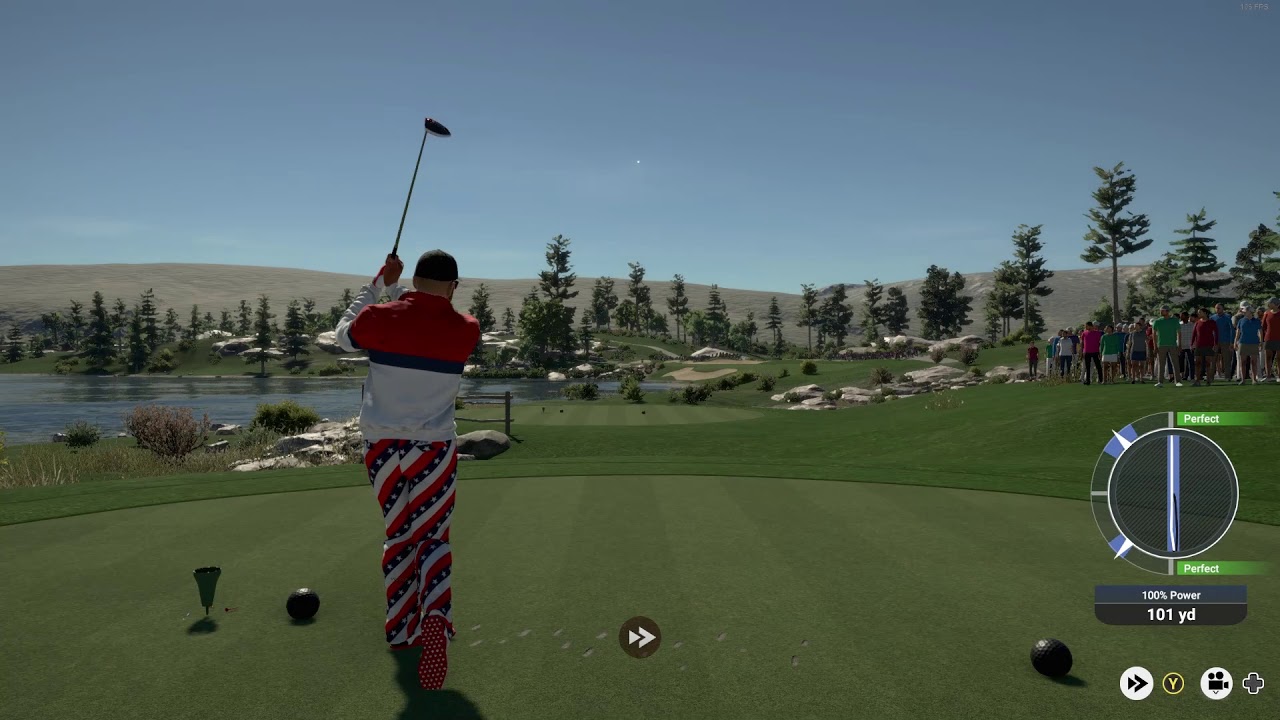Viewport: 1280px width, 720px height.
Task: Click the white fast-forward button beside the Y glyph
Action: tap(1135, 683)
